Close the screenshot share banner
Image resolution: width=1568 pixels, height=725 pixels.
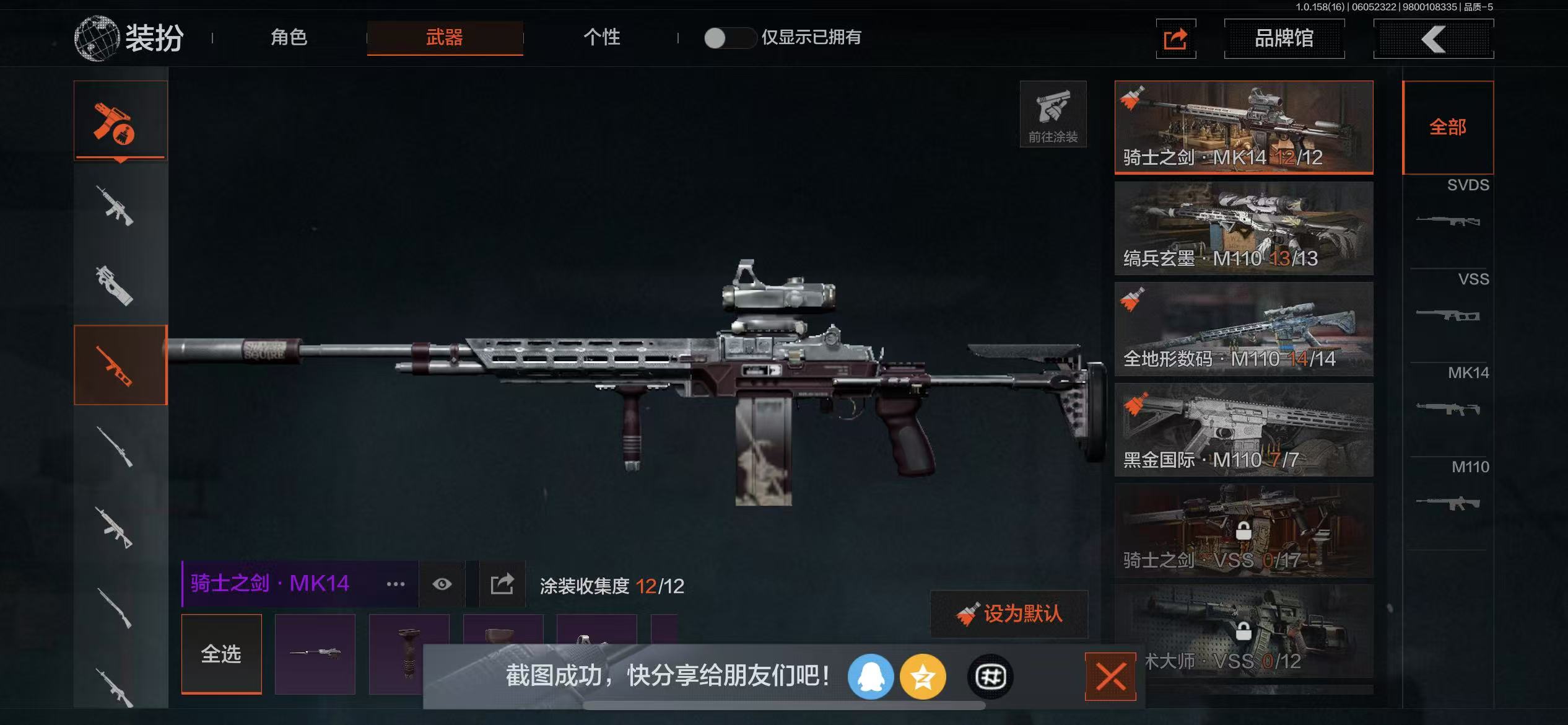1110,676
